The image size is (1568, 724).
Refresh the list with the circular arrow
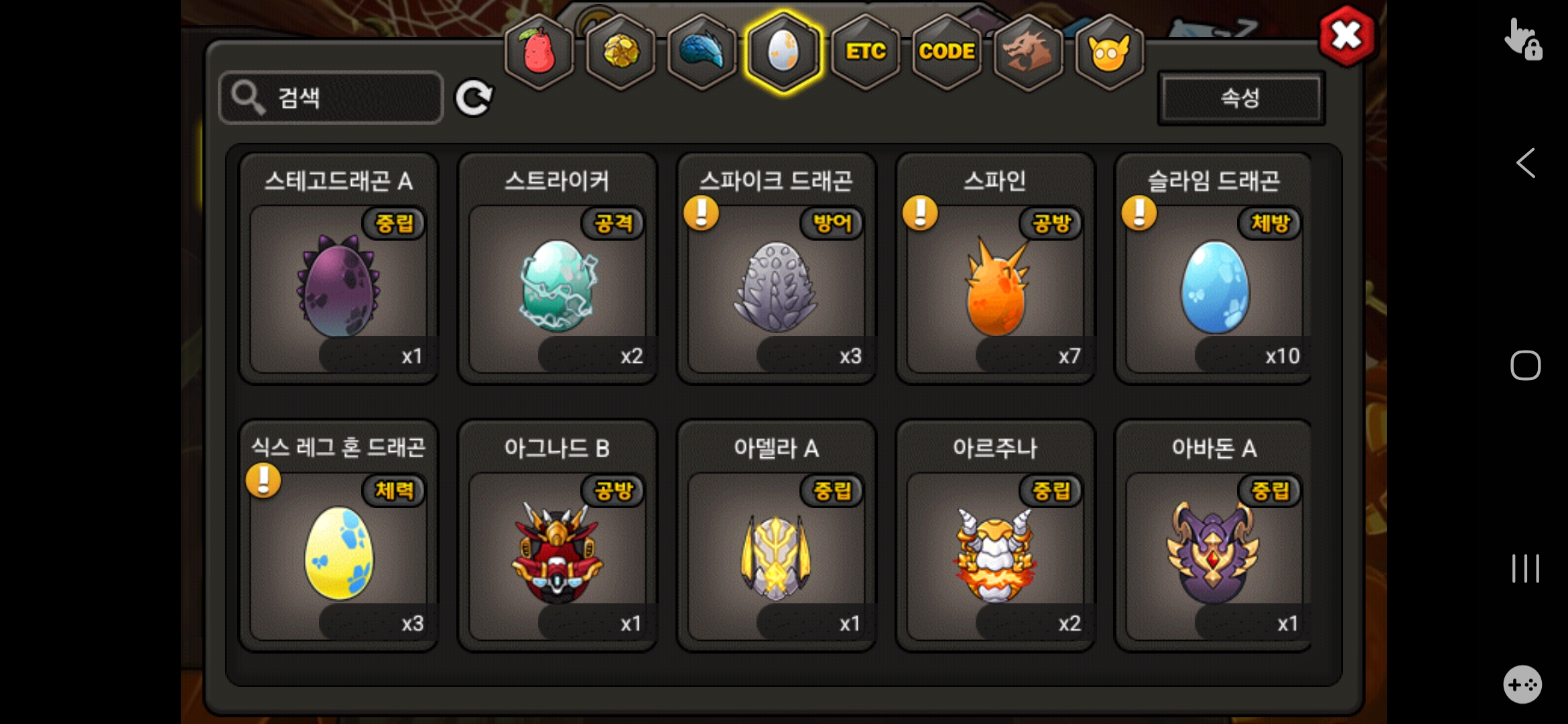(474, 98)
